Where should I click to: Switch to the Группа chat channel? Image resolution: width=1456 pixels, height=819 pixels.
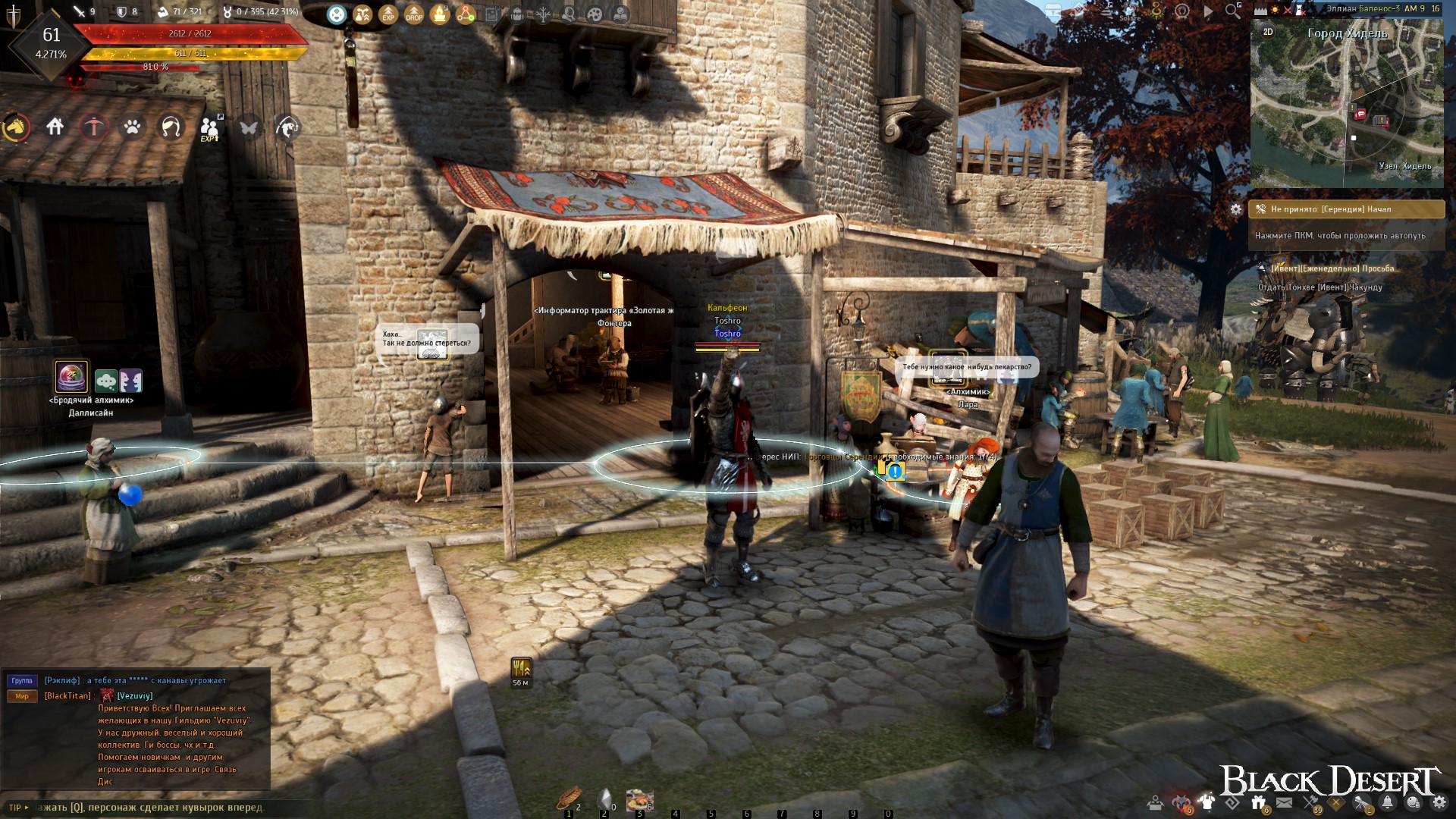pyautogui.click(x=22, y=681)
